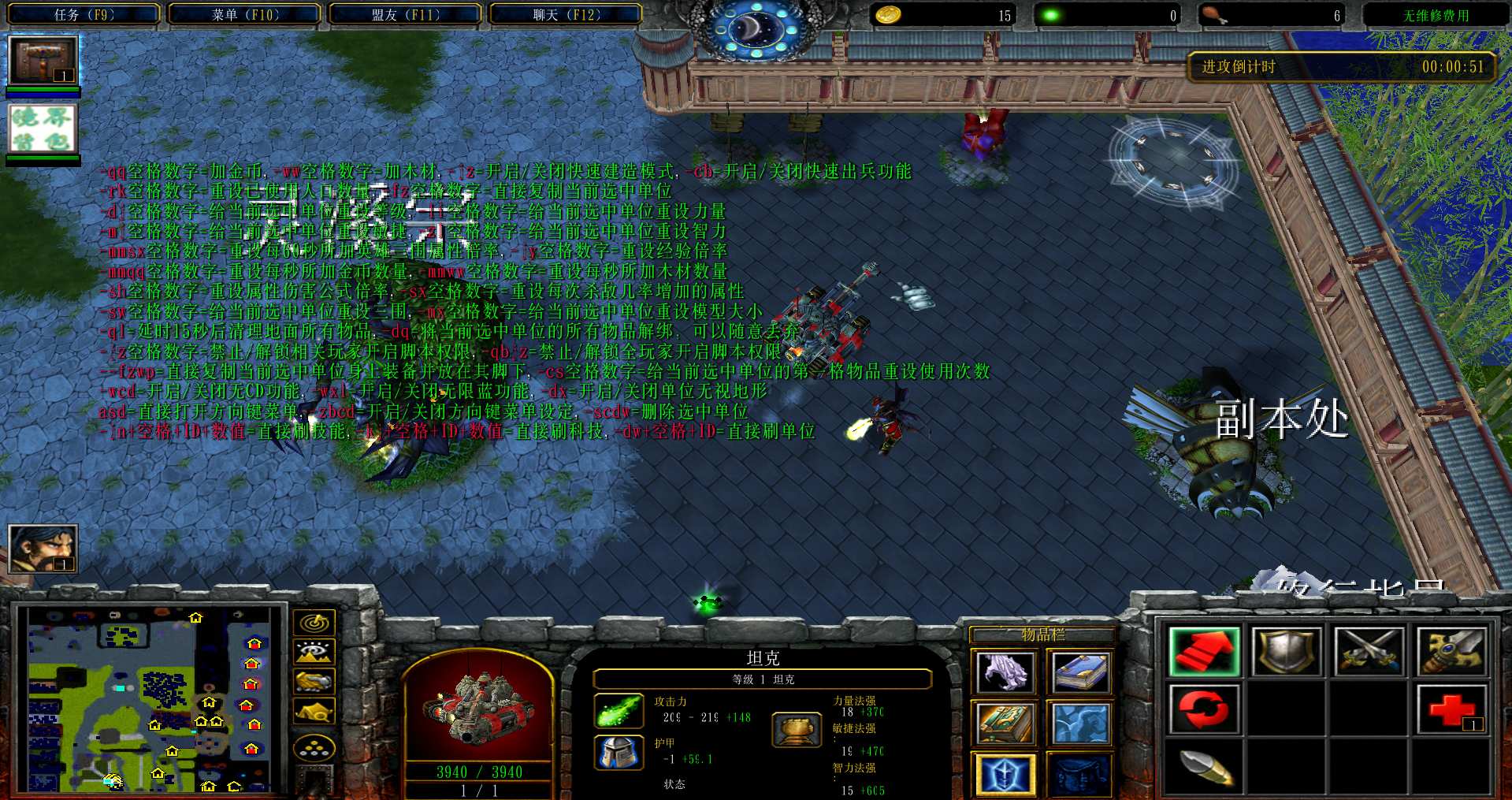Select the green-character backpack unit icon
The height and width of the screenshot is (800, 1512).
pos(43,129)
